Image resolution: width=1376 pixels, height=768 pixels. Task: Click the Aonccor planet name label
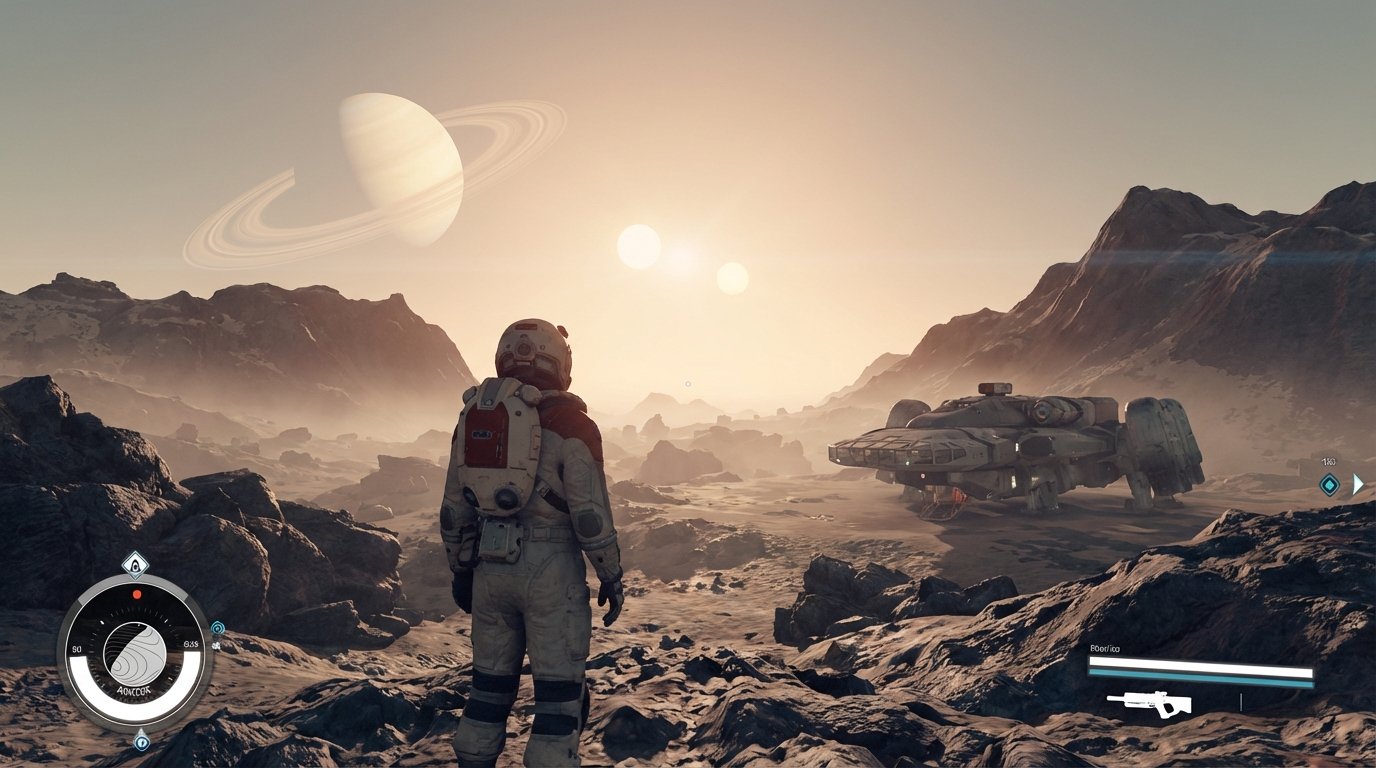[133, 690]
